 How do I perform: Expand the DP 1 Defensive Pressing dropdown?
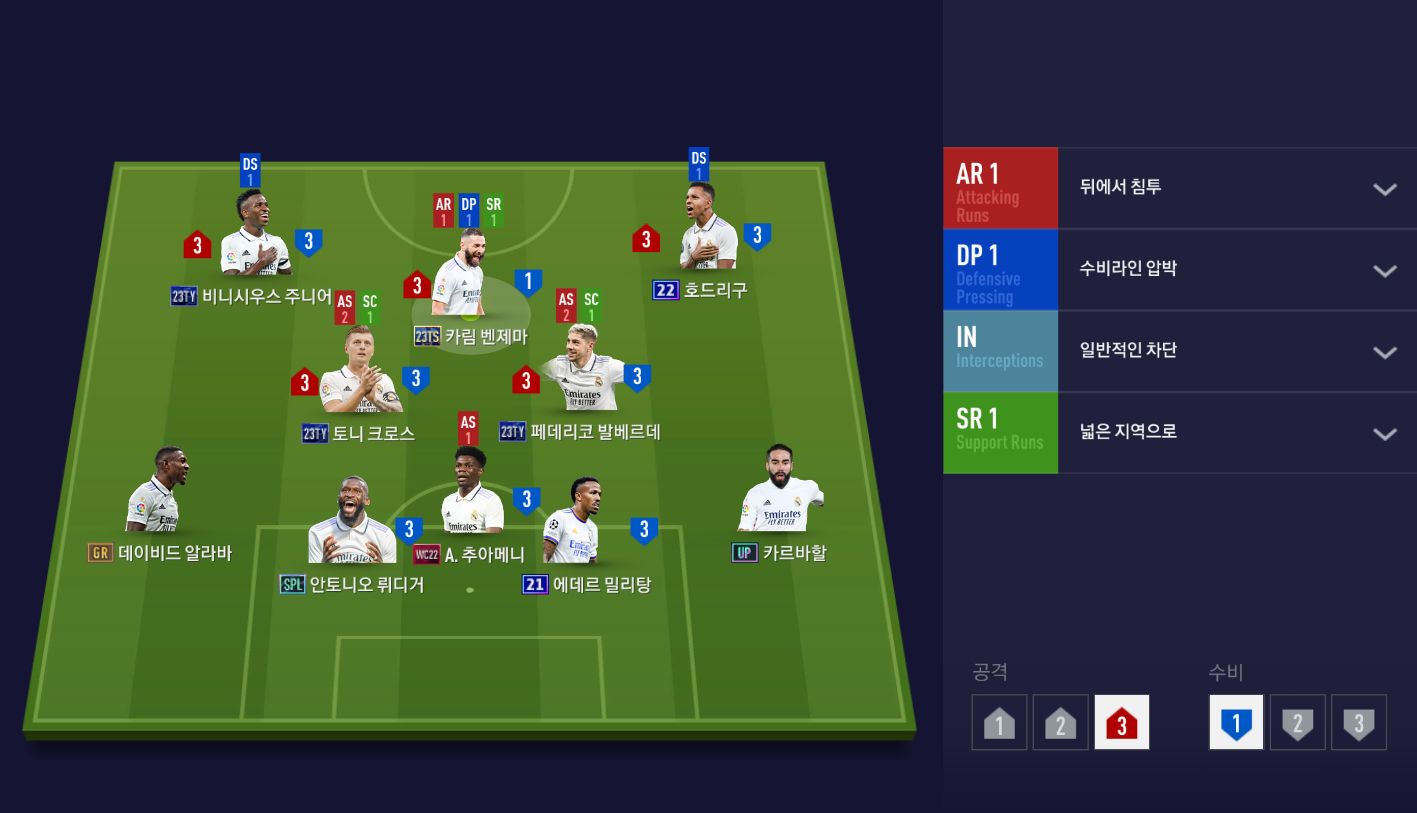(x=1384, y=271)
